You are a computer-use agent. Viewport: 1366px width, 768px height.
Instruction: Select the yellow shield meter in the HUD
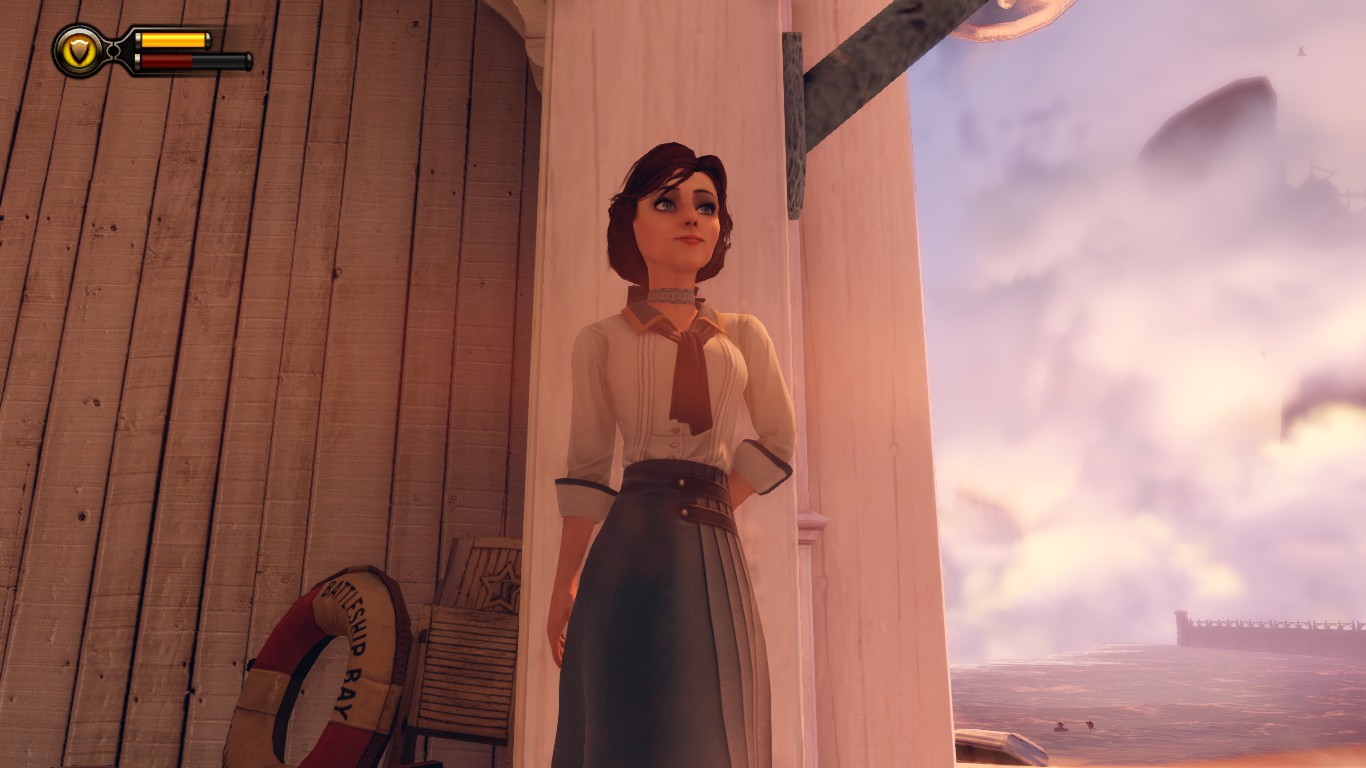coord(172,40)
